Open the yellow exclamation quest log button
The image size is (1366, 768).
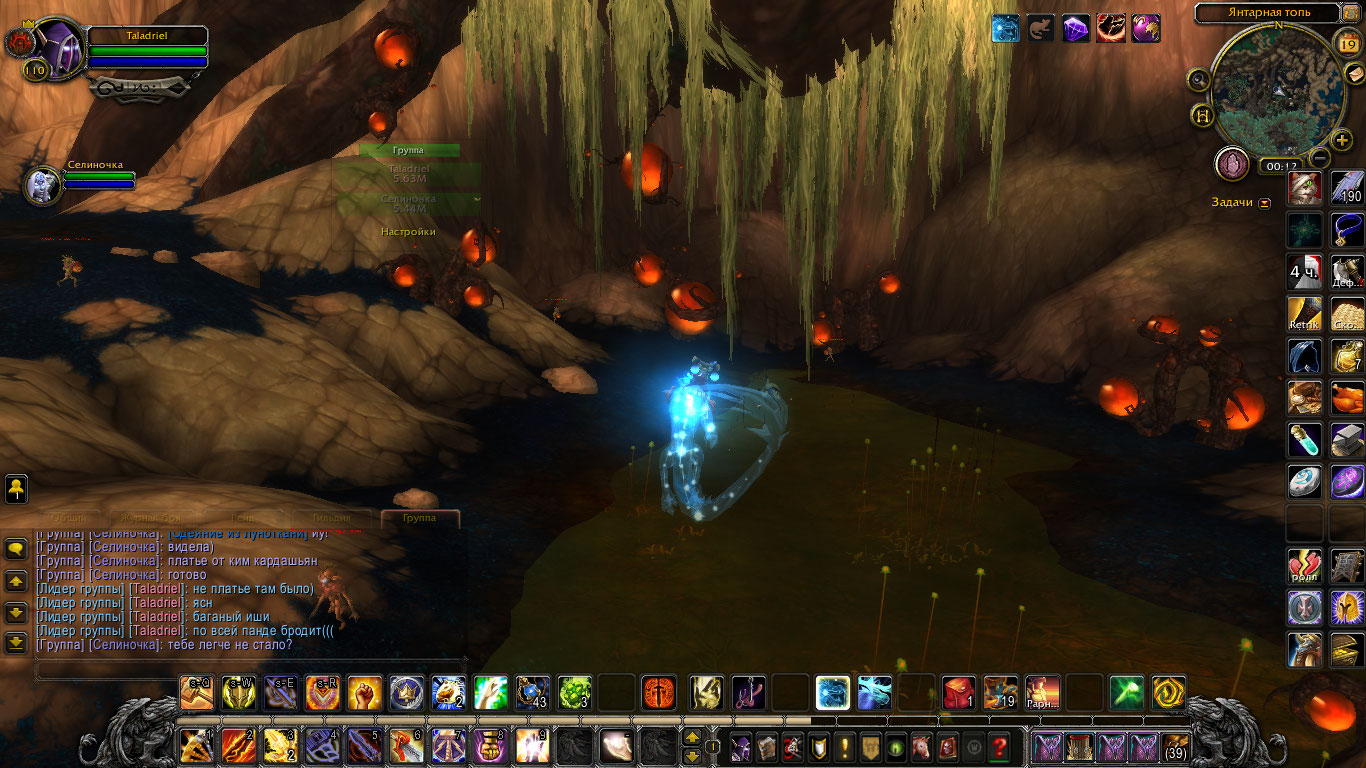[x=845, y=746]
